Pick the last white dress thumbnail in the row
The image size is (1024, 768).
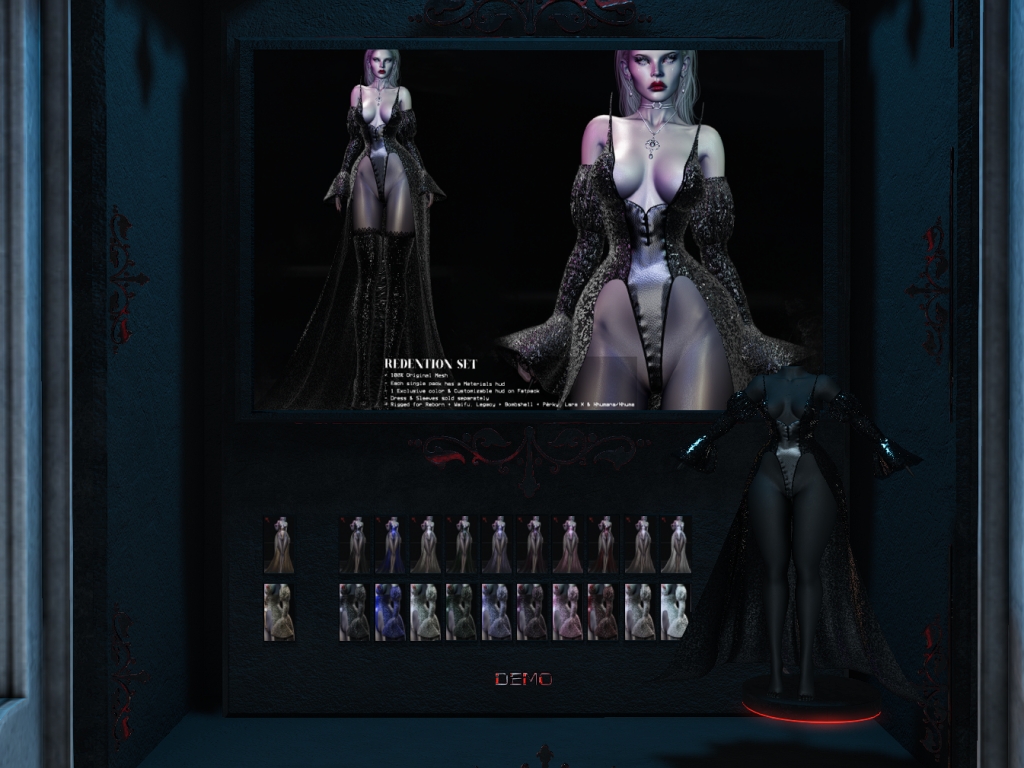coord(676,545)
